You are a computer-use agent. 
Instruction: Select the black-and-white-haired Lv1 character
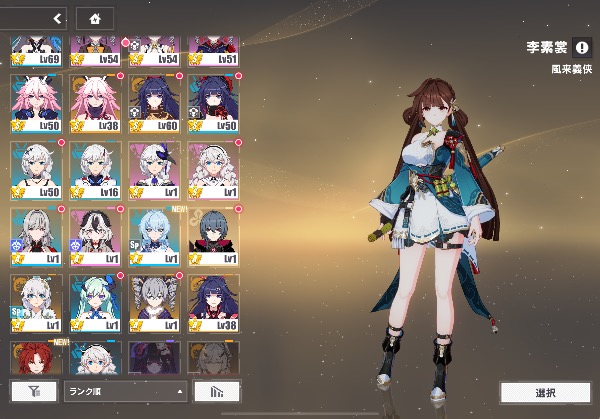tap(96, 235)
